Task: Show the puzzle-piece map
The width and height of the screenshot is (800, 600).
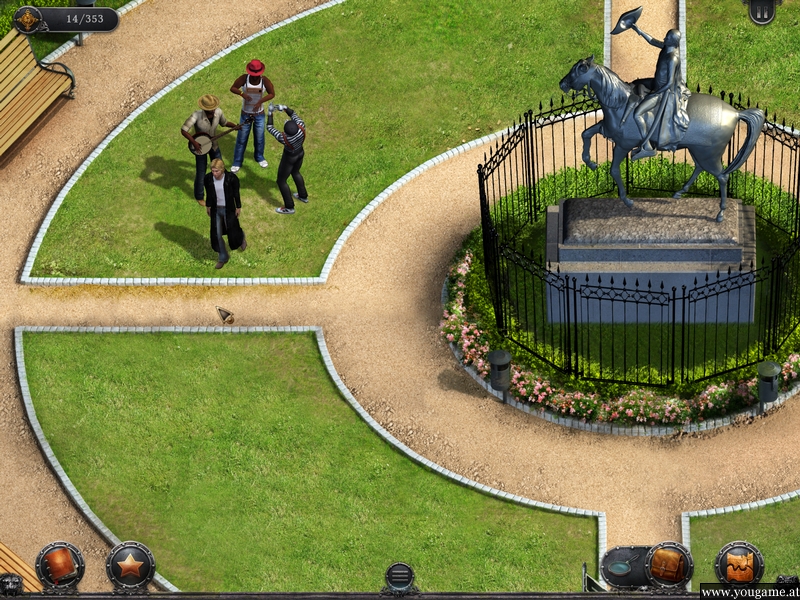Action: (x=739, y=566)
